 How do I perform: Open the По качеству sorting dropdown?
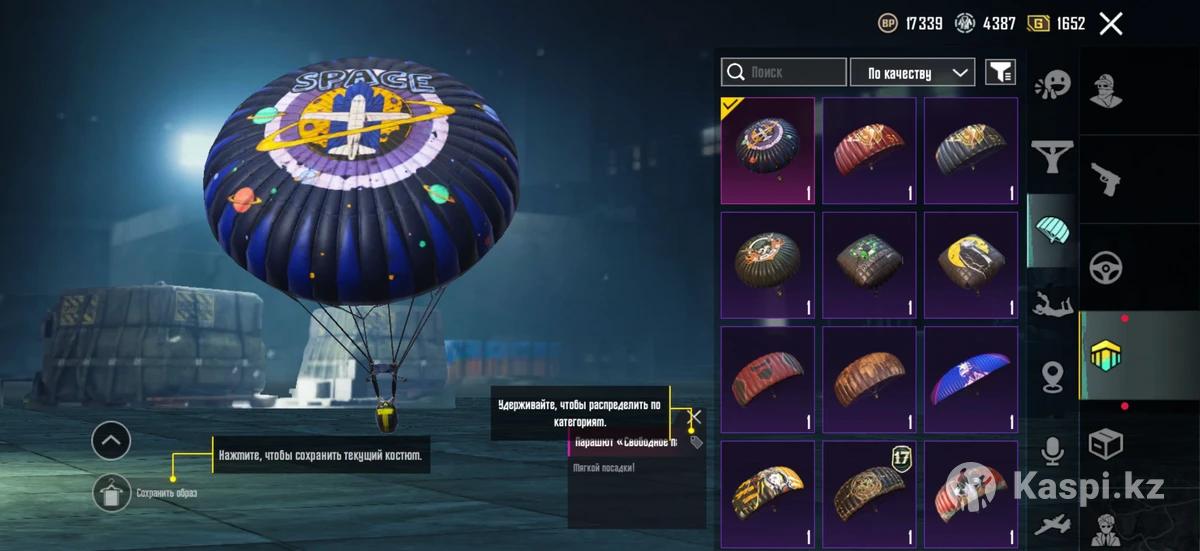tap(912, 73)
